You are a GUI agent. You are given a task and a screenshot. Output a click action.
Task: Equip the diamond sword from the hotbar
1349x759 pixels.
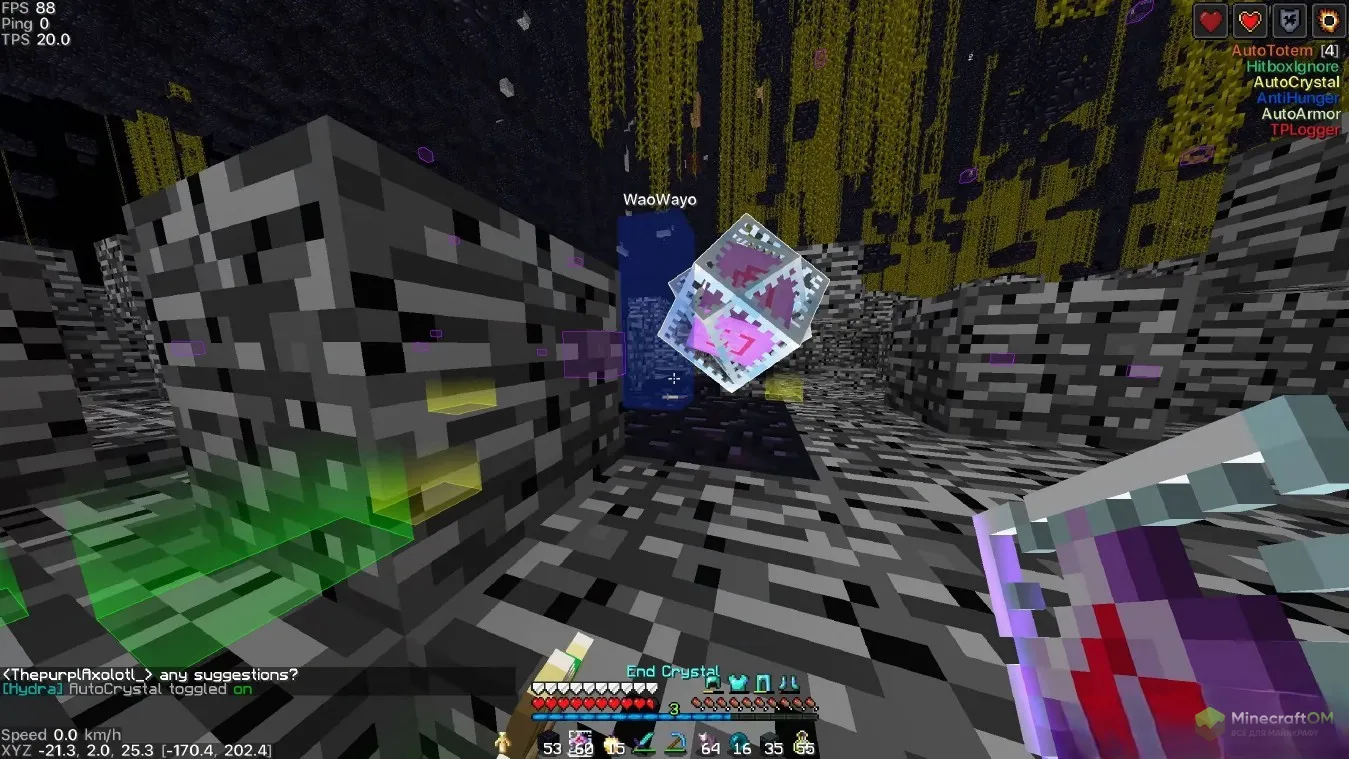[645, 742]
